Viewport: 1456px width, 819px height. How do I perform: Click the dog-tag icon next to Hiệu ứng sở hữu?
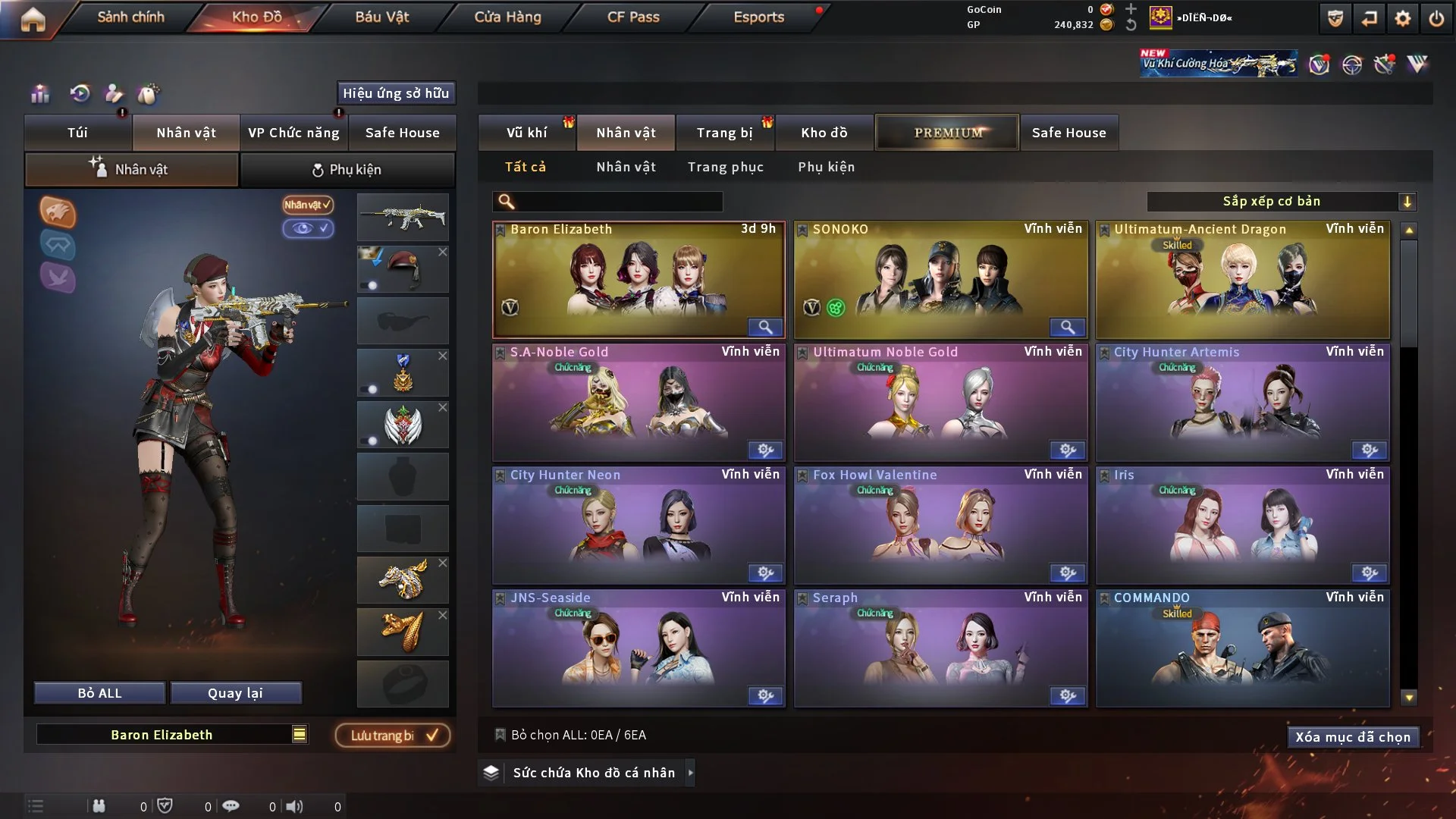(149, 94)
